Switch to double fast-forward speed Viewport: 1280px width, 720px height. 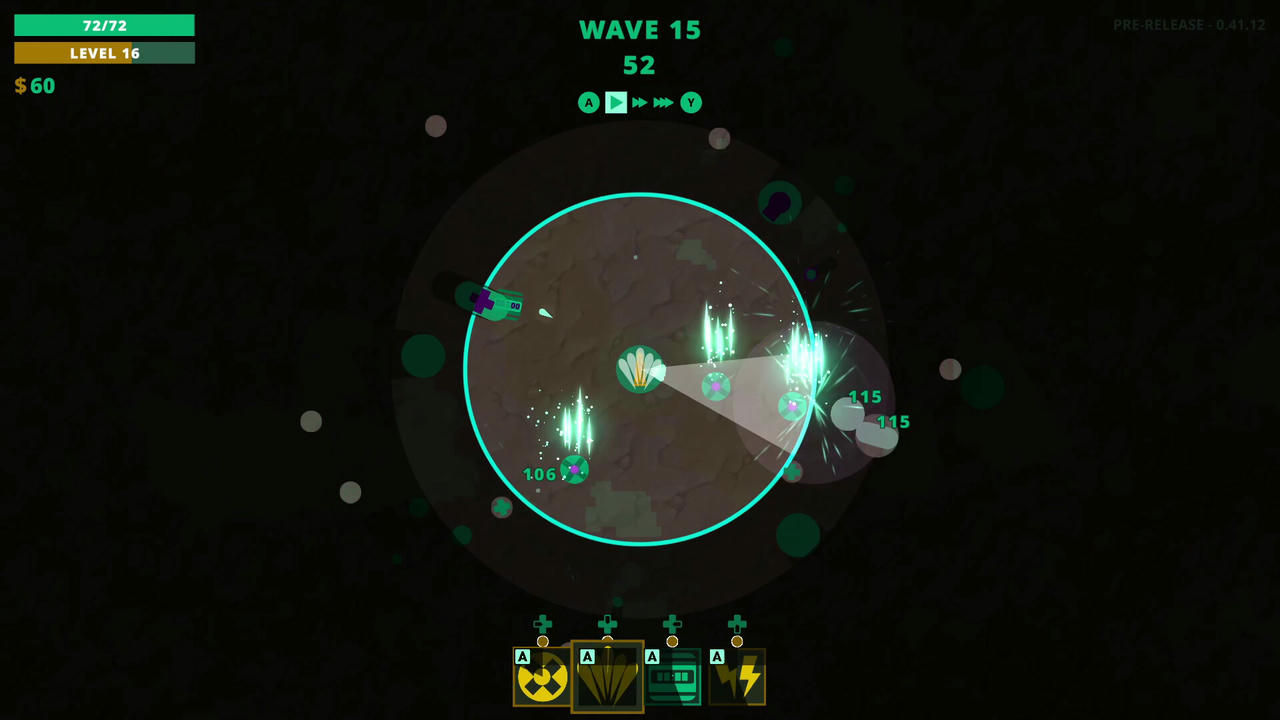tap(640, 102)
